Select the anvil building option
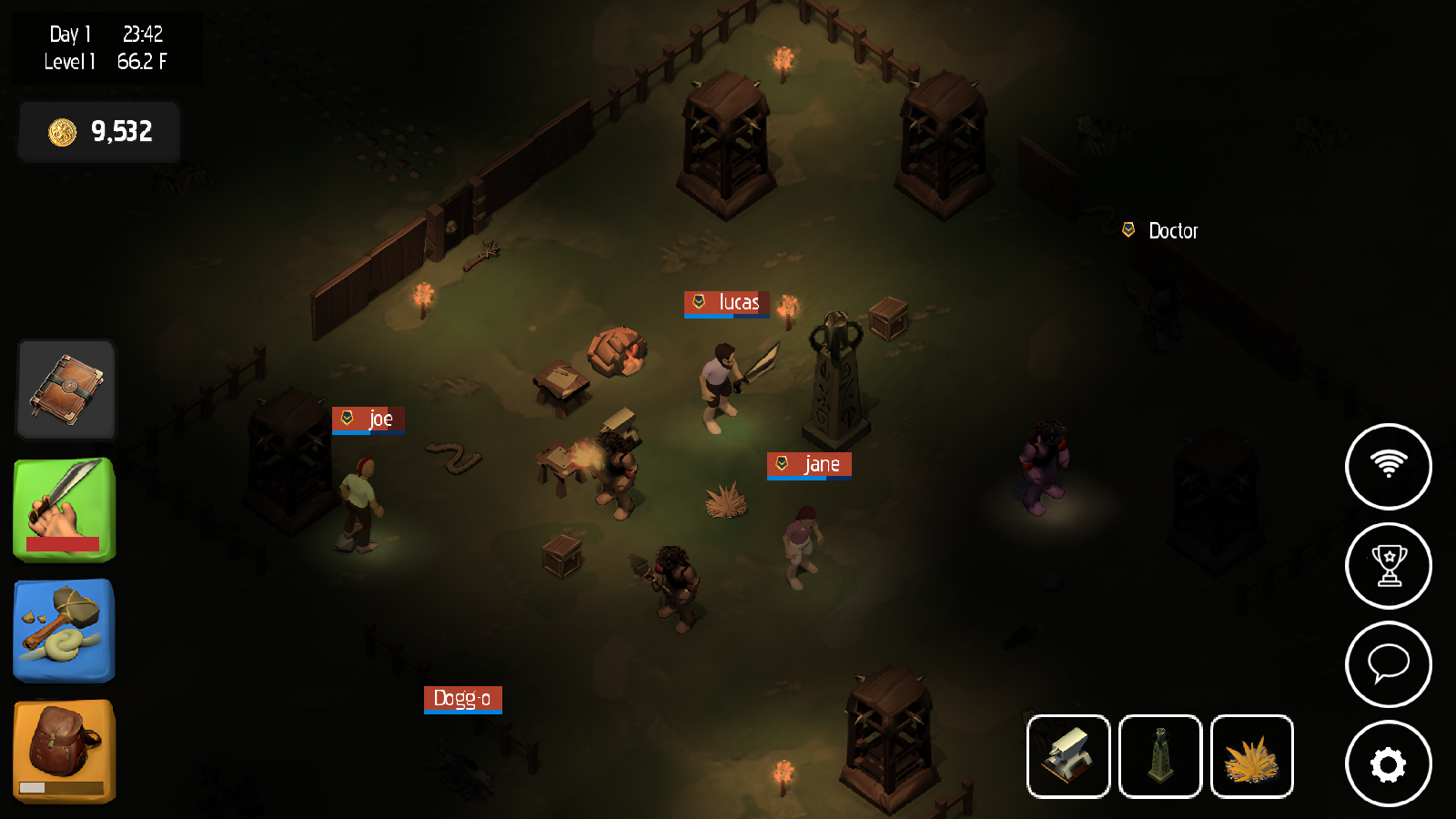This screenshot has height=819, width=1456. point(1068,756)
